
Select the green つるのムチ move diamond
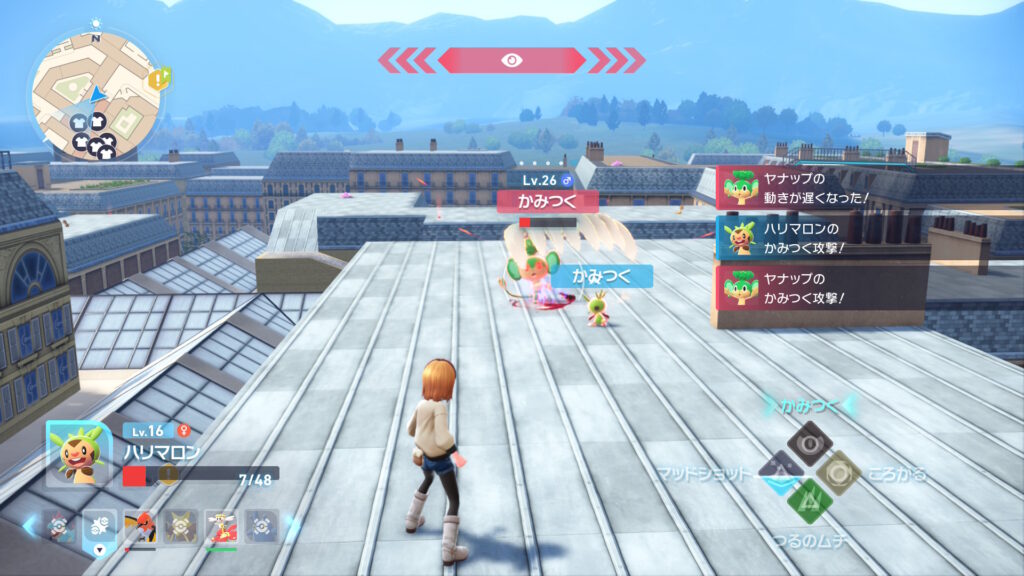(808, 499)
